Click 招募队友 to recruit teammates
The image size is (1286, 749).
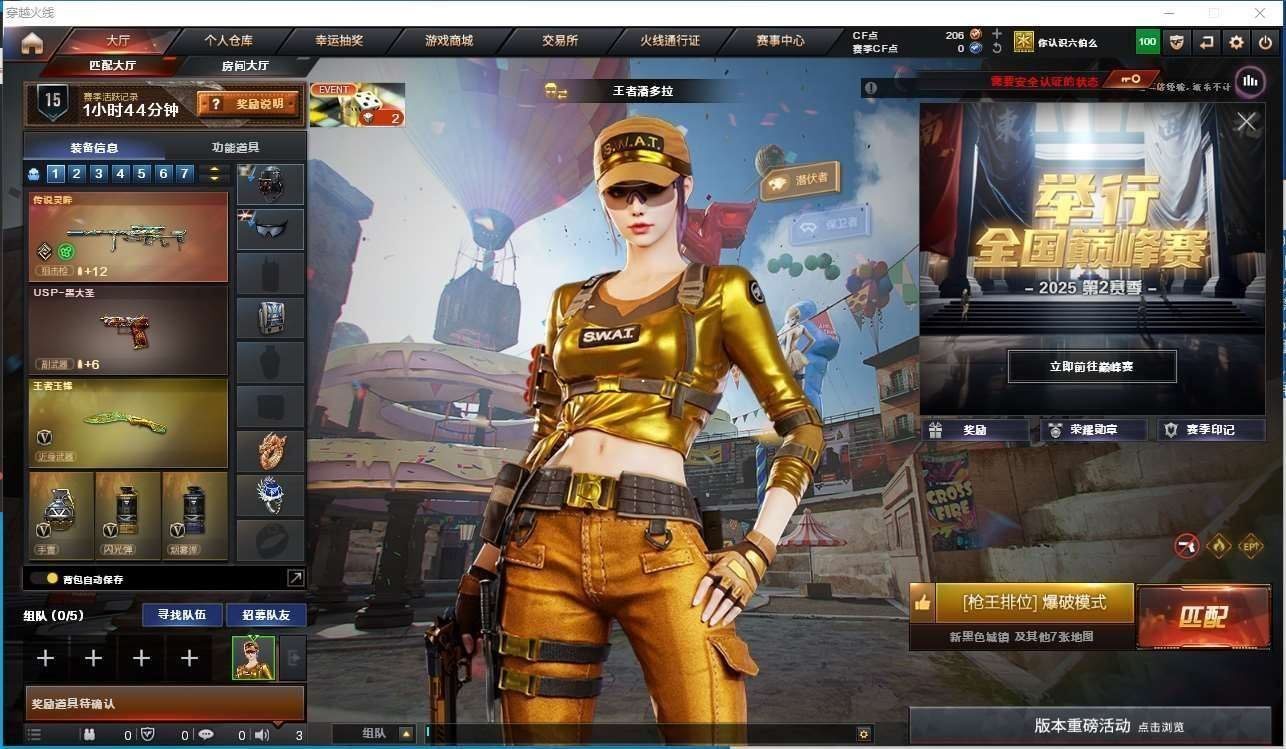click(266, 614)
